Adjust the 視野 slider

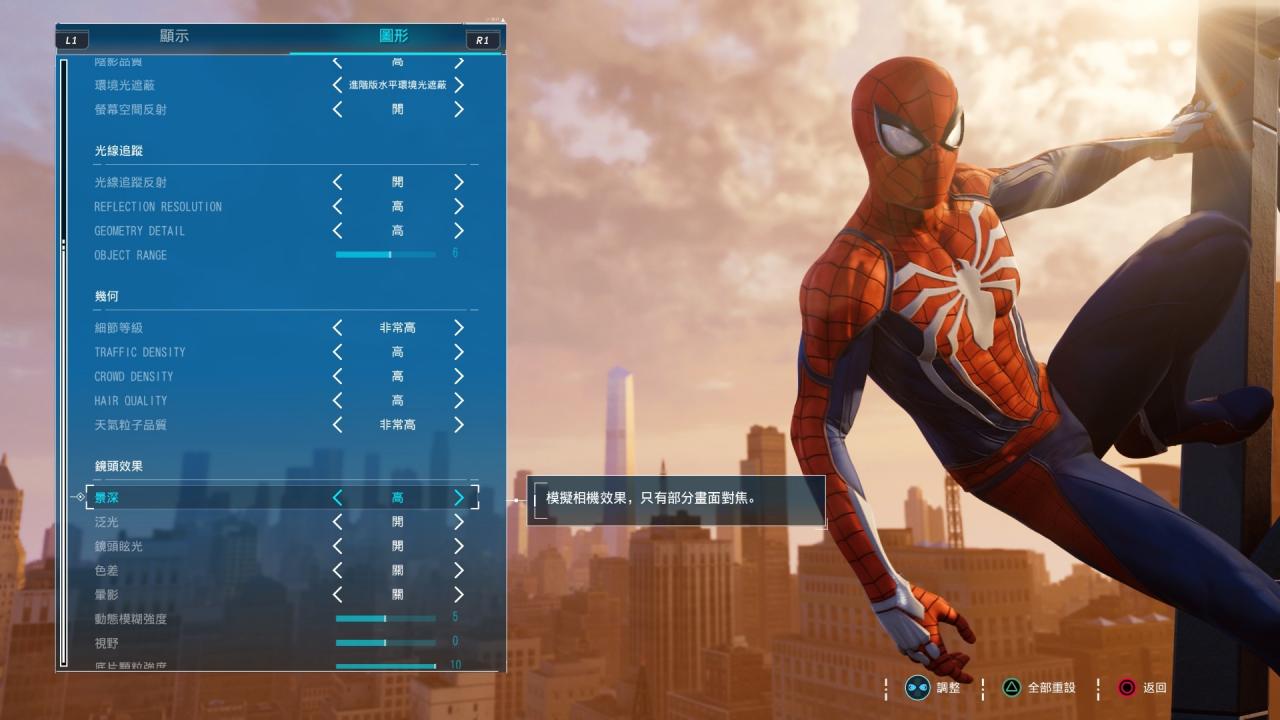coord(386,643)
